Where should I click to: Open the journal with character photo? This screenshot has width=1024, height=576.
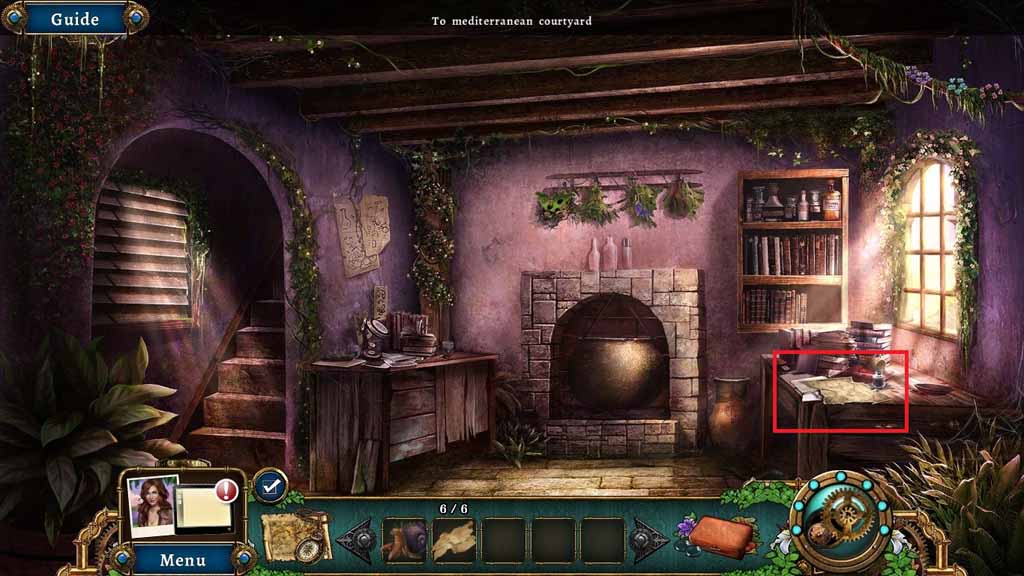click(180, 503)
